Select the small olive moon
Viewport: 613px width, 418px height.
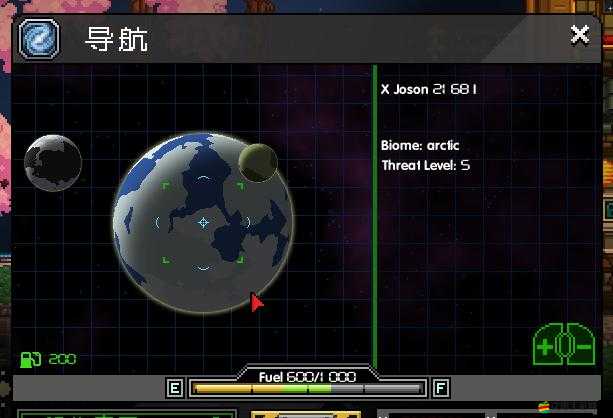coord(258,162)
